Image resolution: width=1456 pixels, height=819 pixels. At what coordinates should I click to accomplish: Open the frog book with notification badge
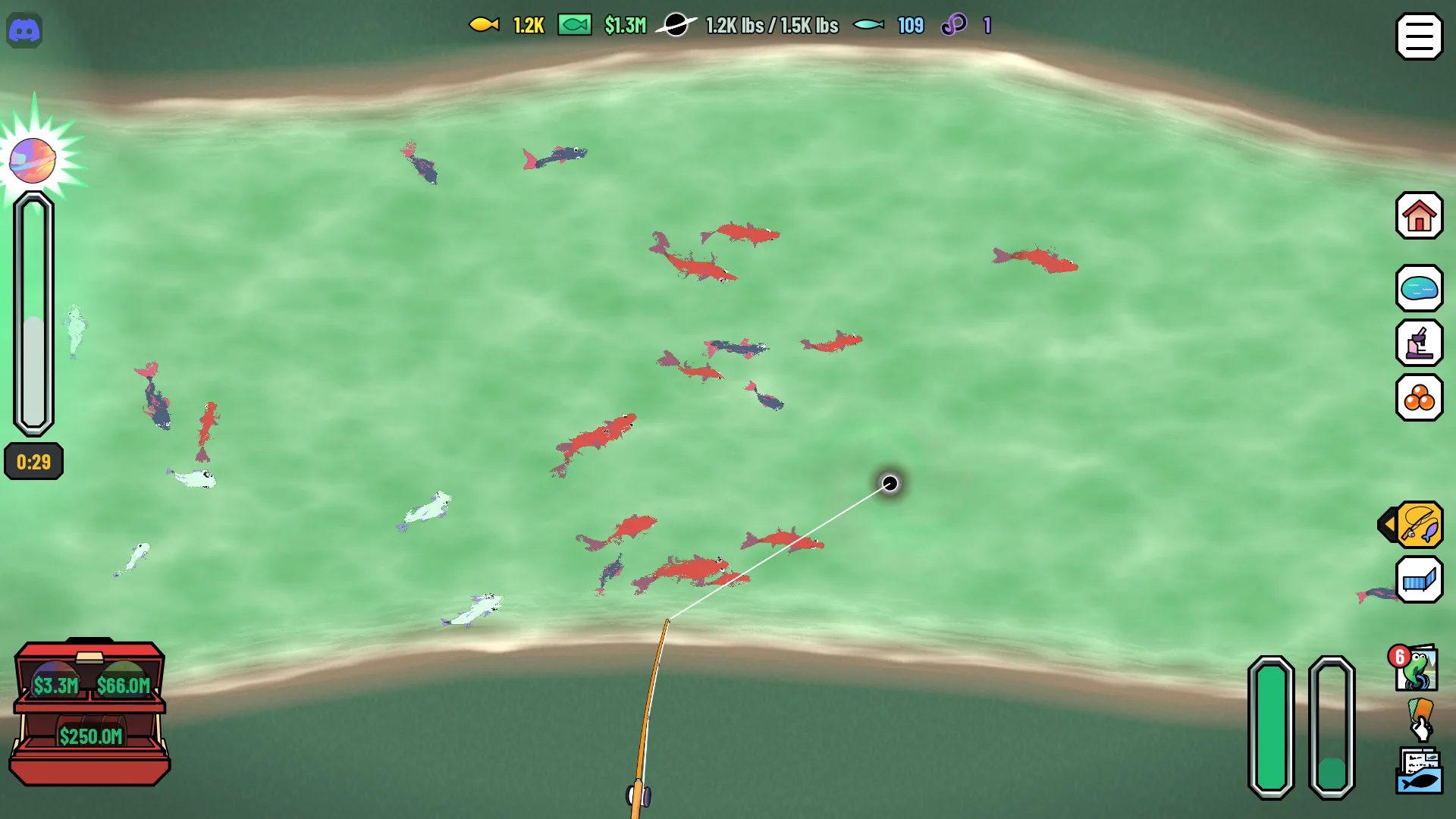(x=1415, y=668)
